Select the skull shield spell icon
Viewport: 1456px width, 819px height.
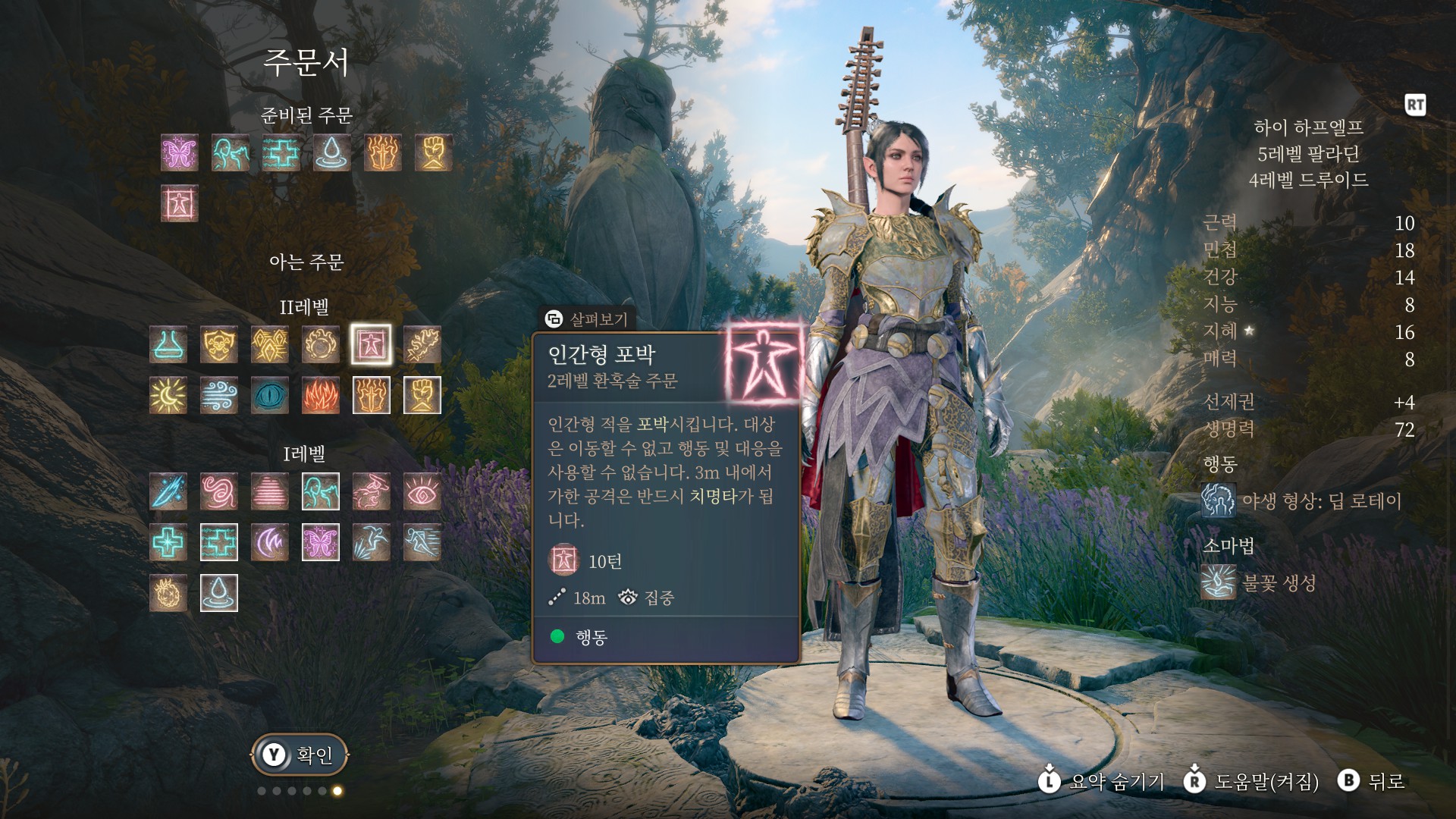click(219, 344)
